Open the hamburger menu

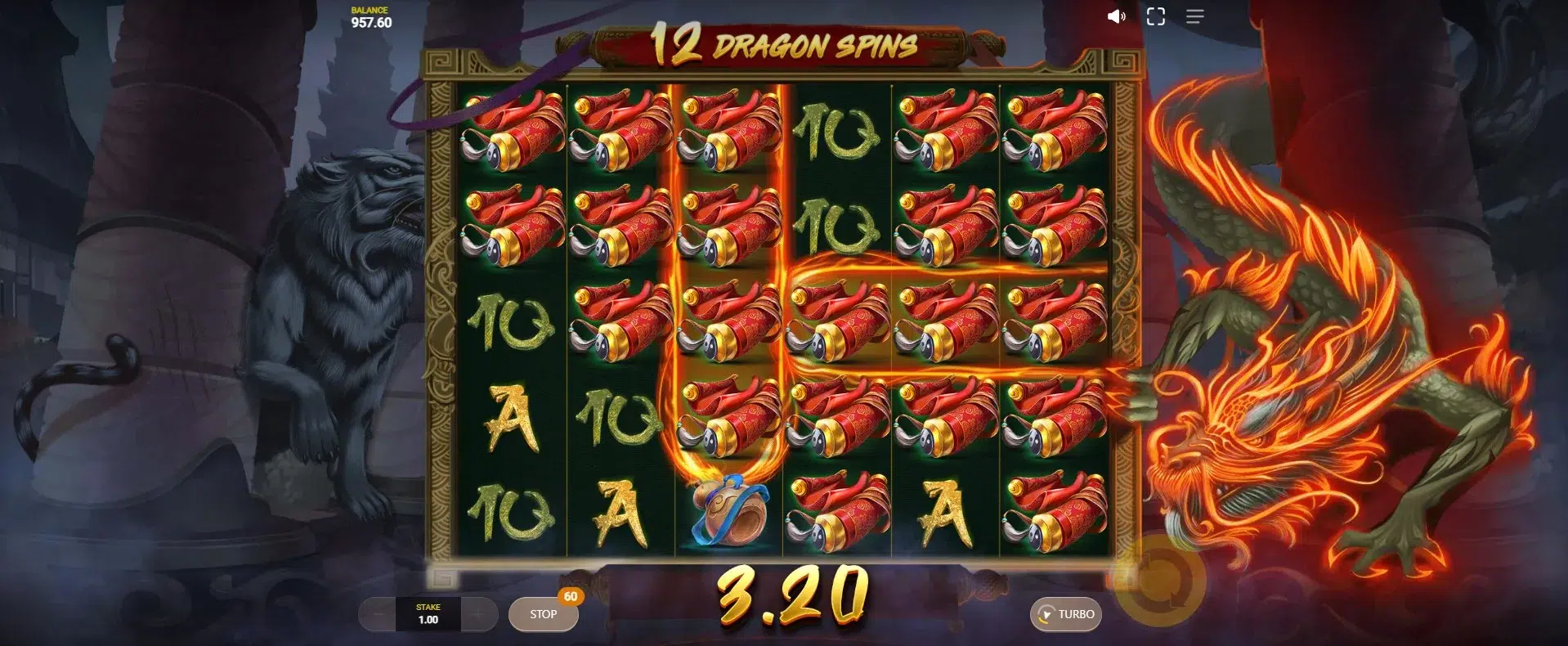click(x=1194, y=17)
